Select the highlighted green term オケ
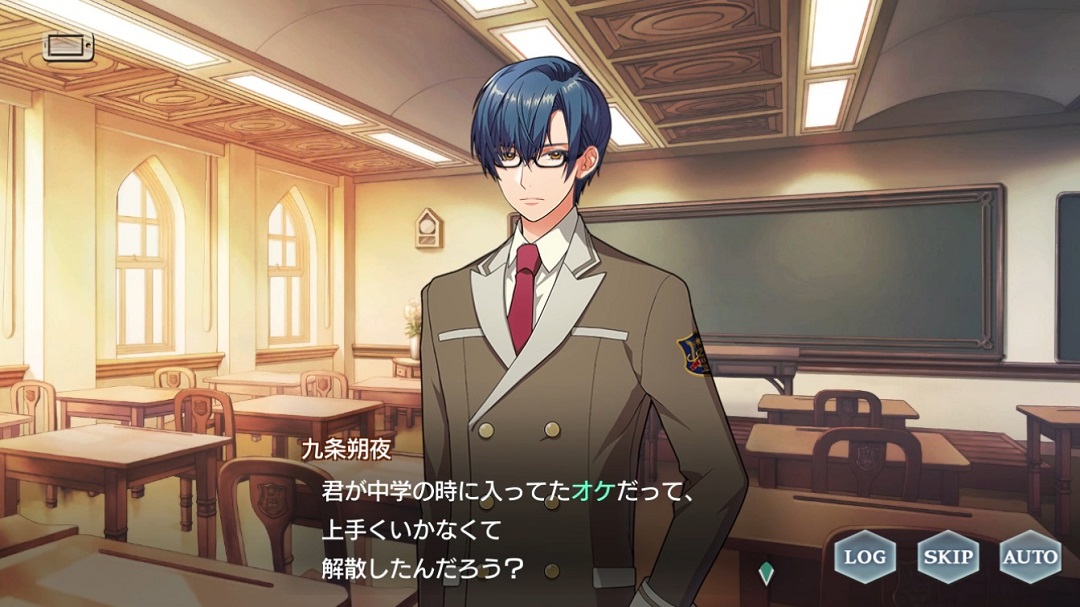The width and height of the screenshot is (1080, 607). (588, 492)
